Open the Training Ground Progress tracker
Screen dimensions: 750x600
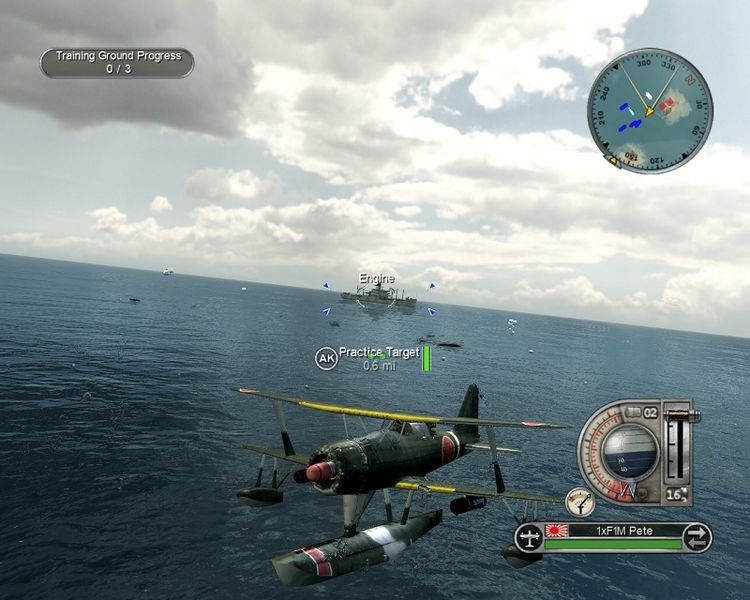[117, 63]
